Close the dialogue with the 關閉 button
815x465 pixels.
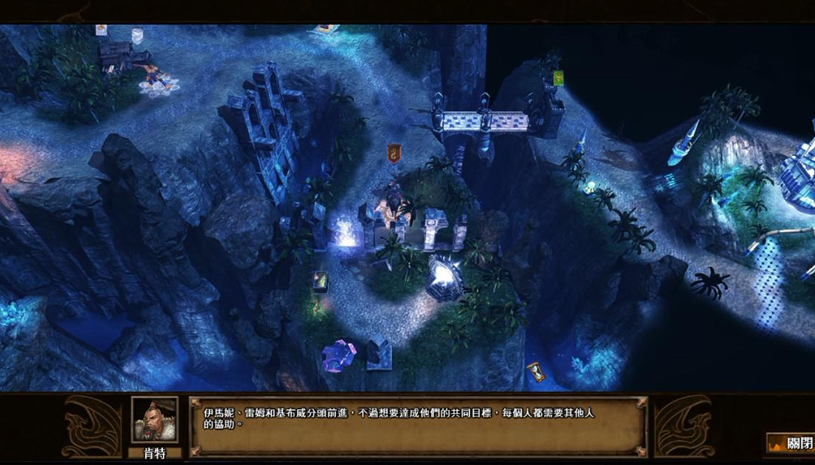[x=790, y=442]
